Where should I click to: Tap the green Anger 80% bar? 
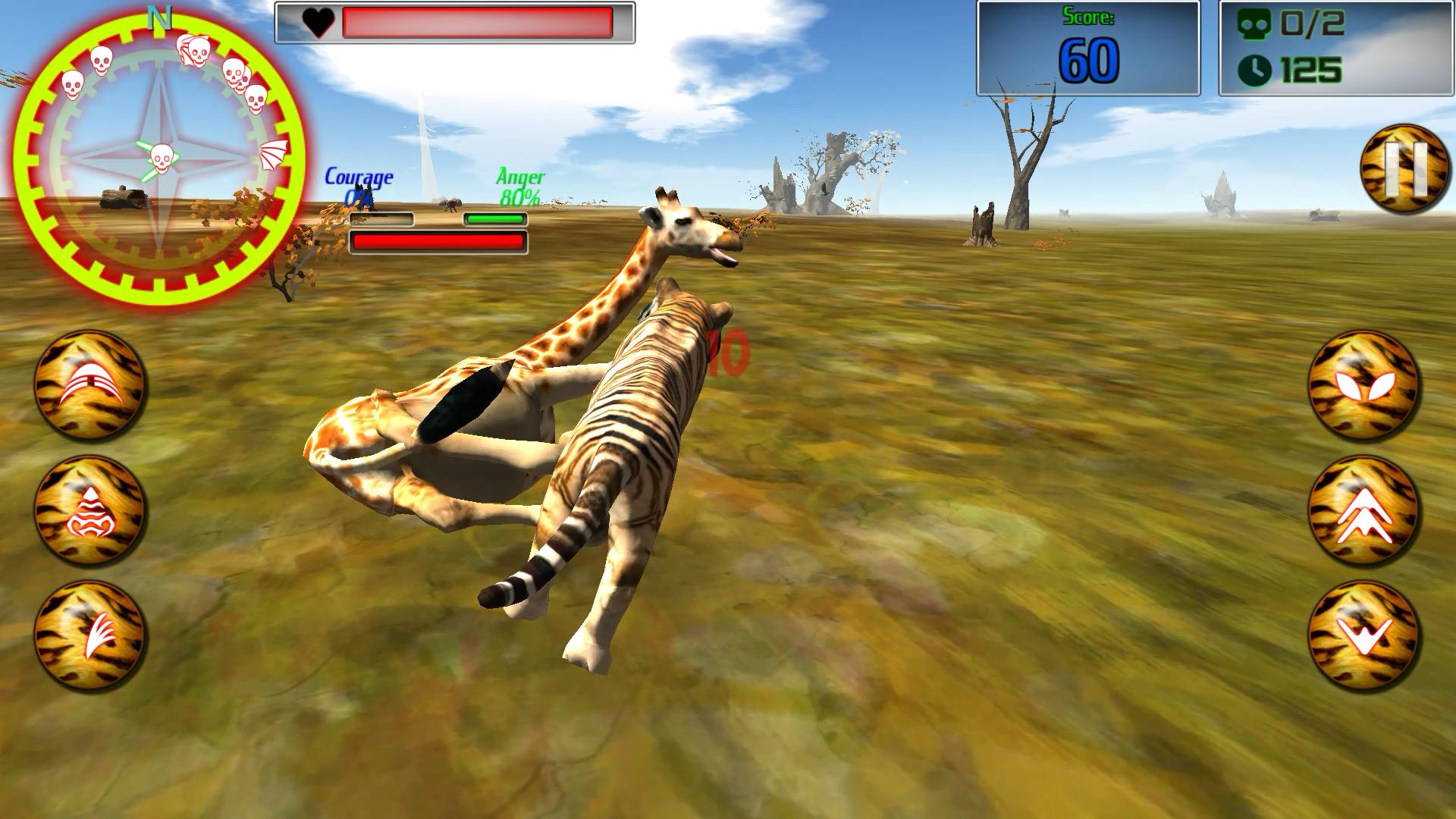[x=495, y=219]
